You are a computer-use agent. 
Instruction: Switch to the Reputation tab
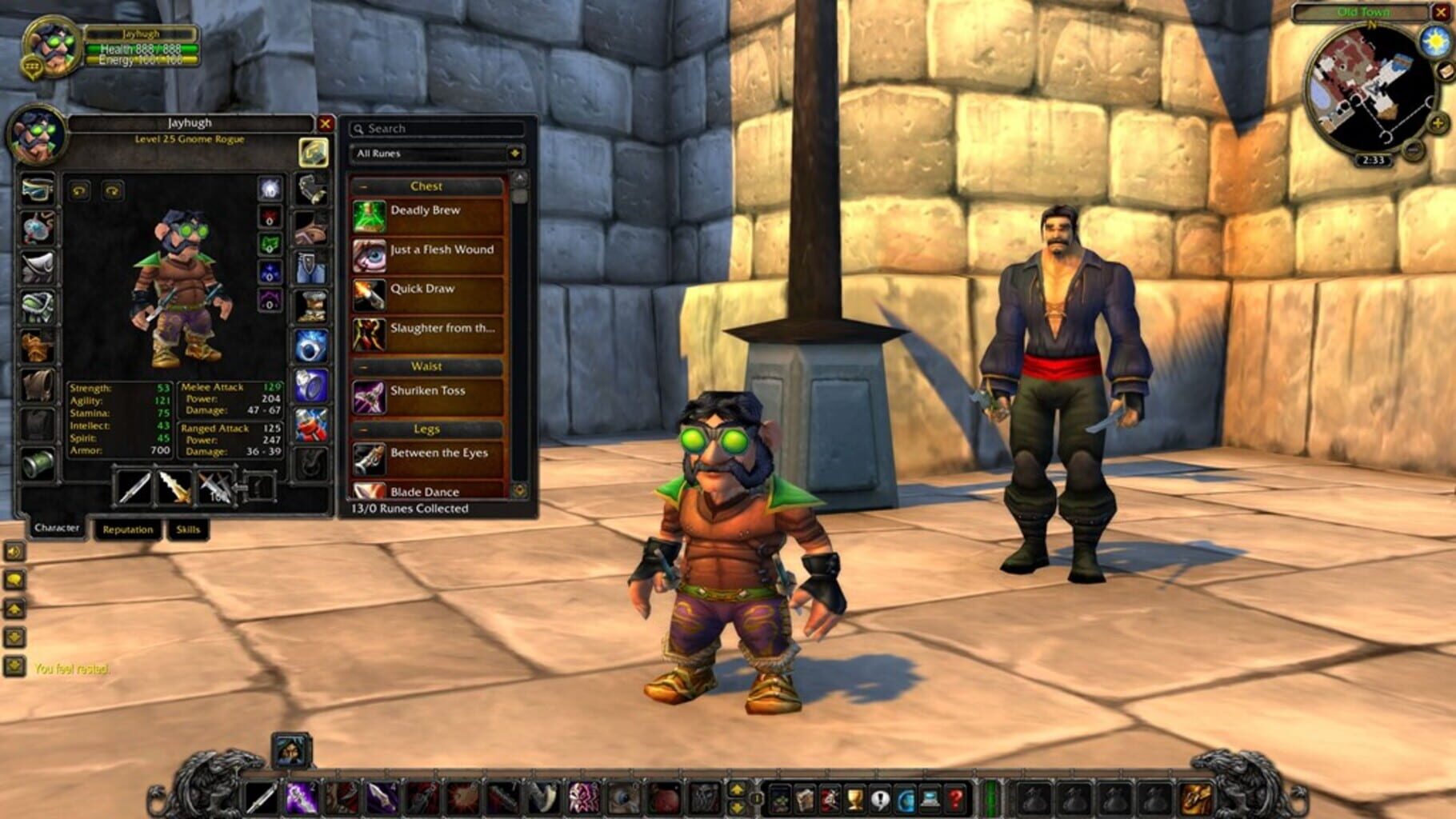[128, 529]
